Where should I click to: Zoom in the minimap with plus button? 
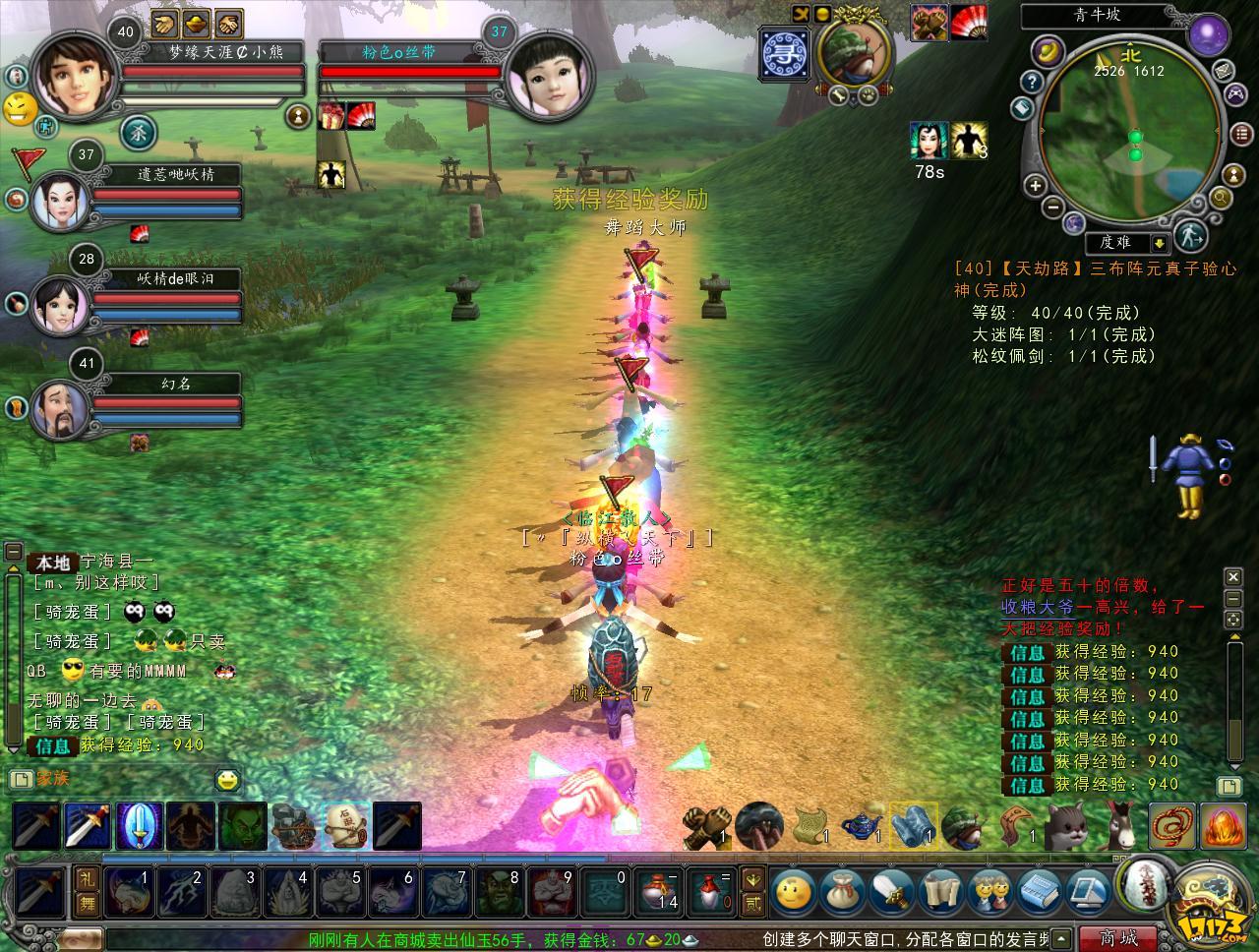[x=1035, y=185]
